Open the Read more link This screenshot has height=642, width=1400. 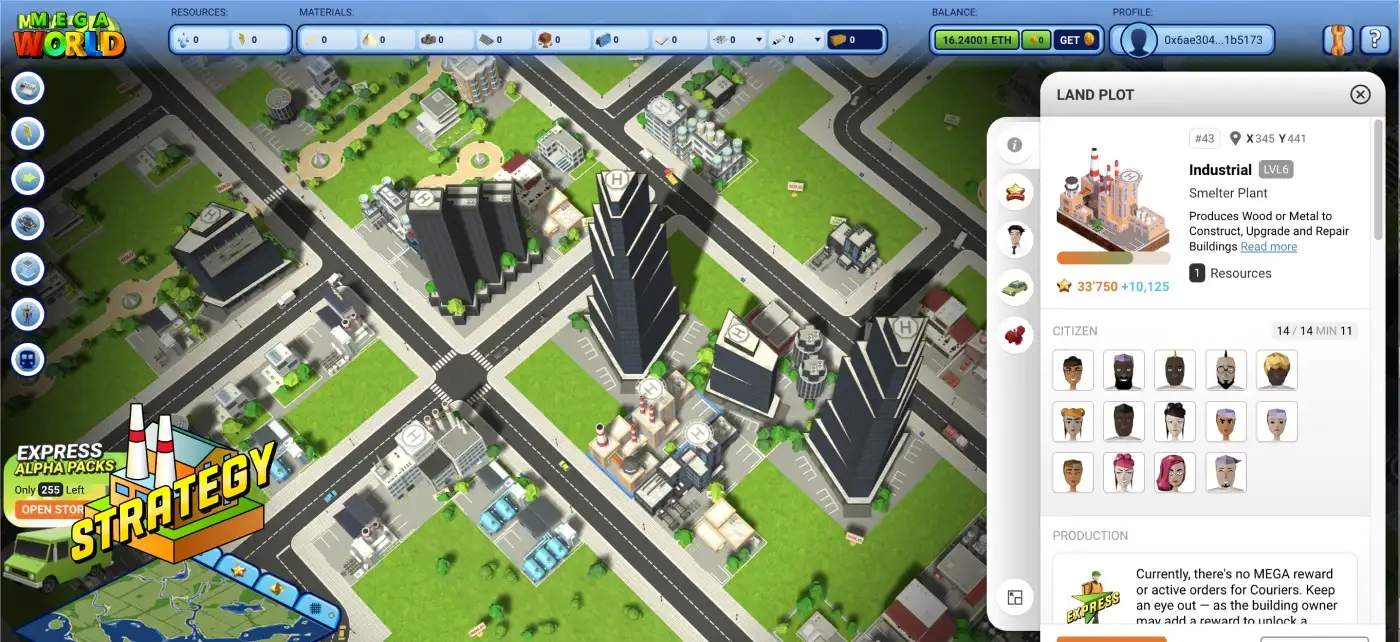[x=1268, y=247]
